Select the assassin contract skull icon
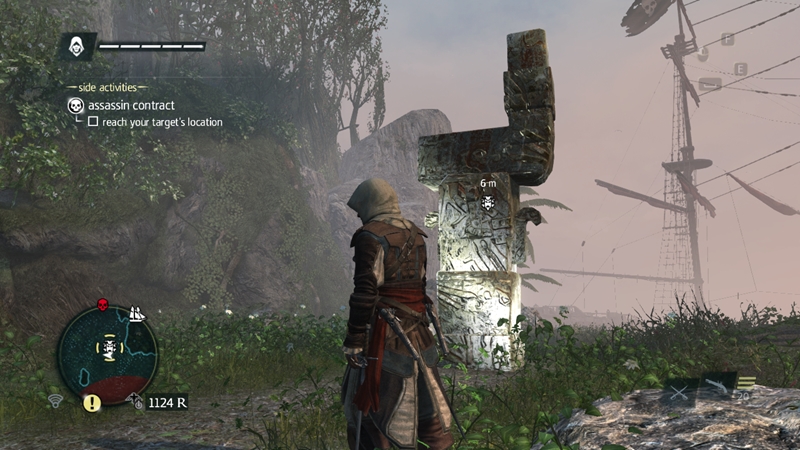 click(x=75, y=105)
